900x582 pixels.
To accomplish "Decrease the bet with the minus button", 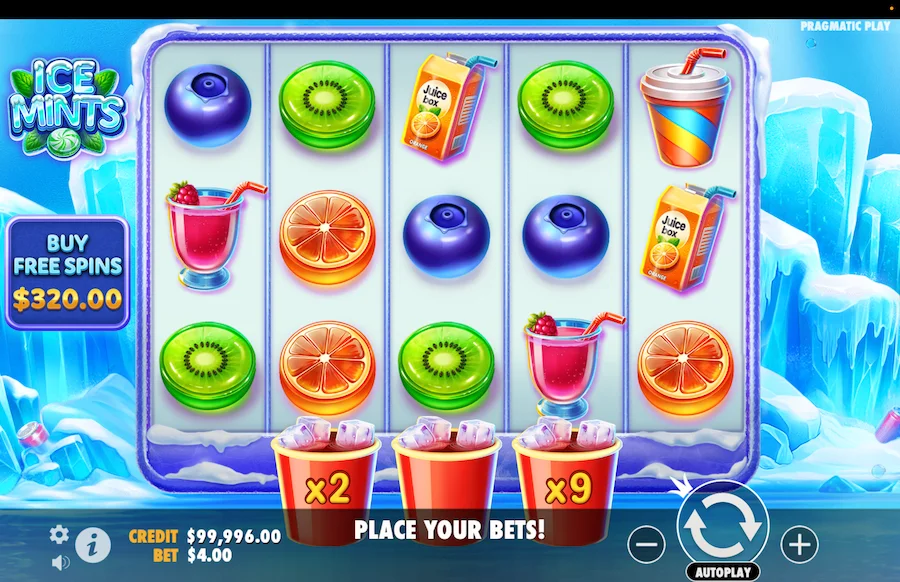I will [648, 544].
